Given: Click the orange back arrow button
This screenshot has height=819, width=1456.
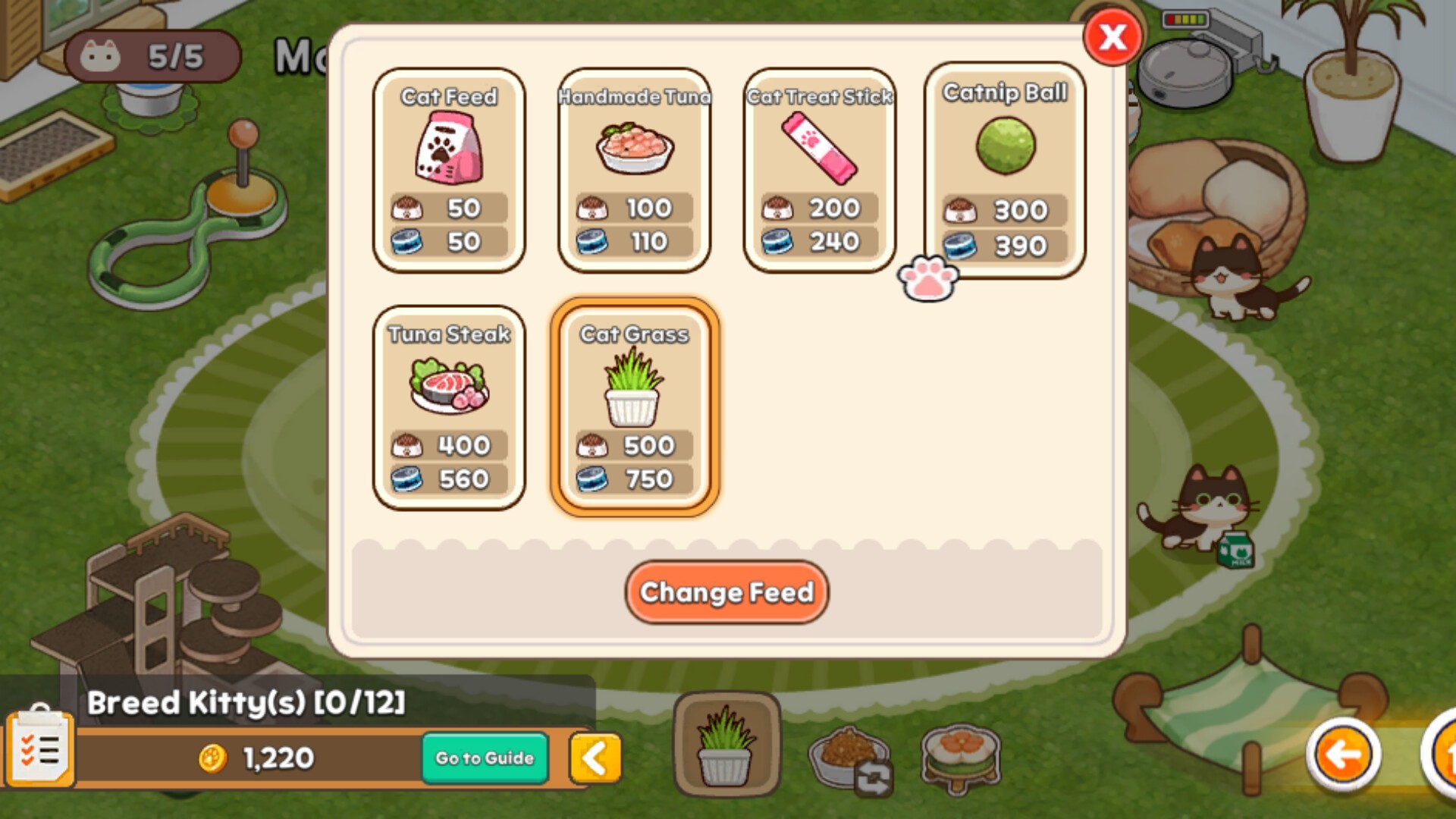Looking at the screenshot, I should tap(1343, 755).
